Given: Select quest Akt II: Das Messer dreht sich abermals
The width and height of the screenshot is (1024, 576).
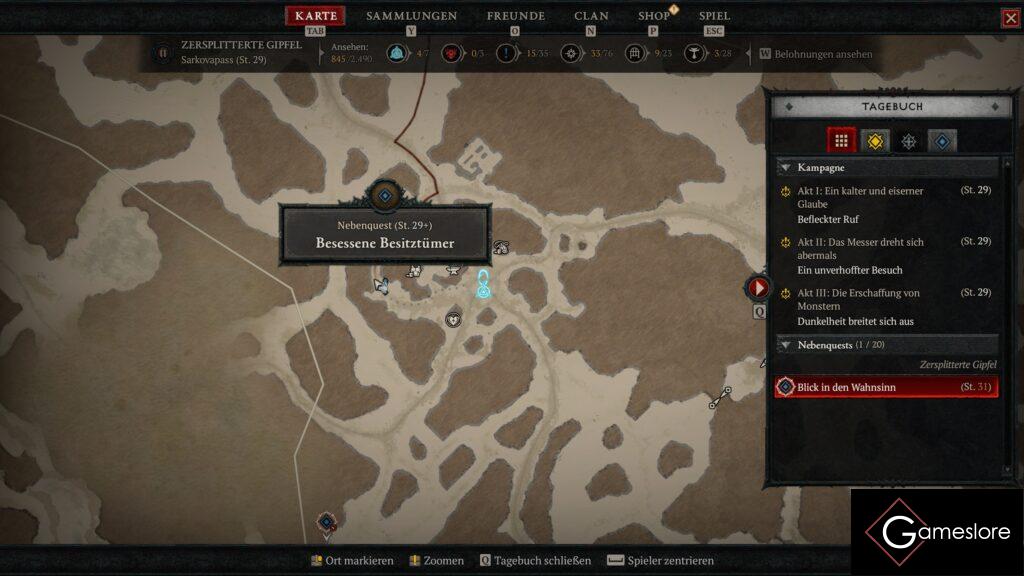Looking at the screenshot, I should 860,248.
